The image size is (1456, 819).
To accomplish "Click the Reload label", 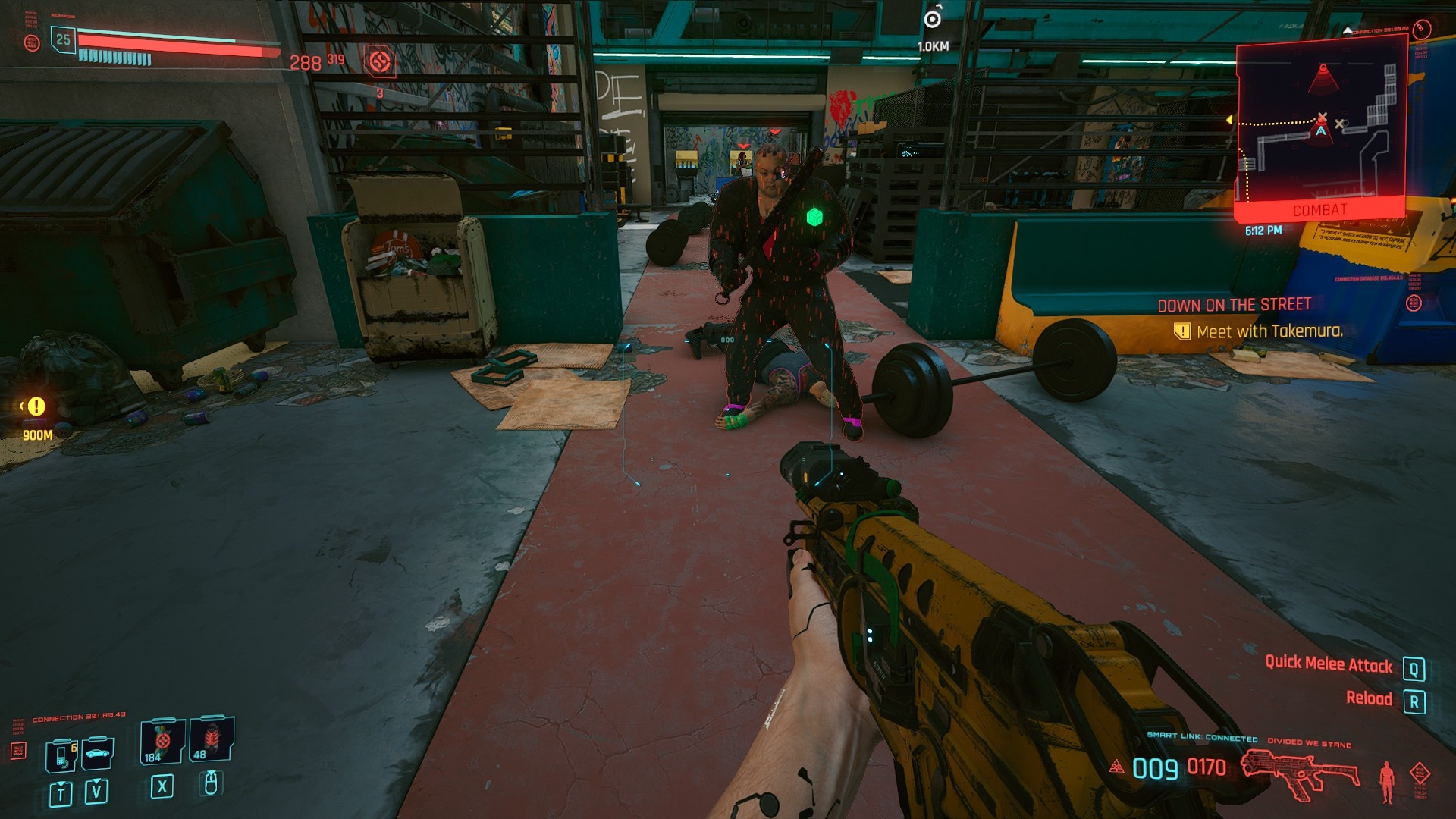I will pyautogui.click(x=1368, y=698).
